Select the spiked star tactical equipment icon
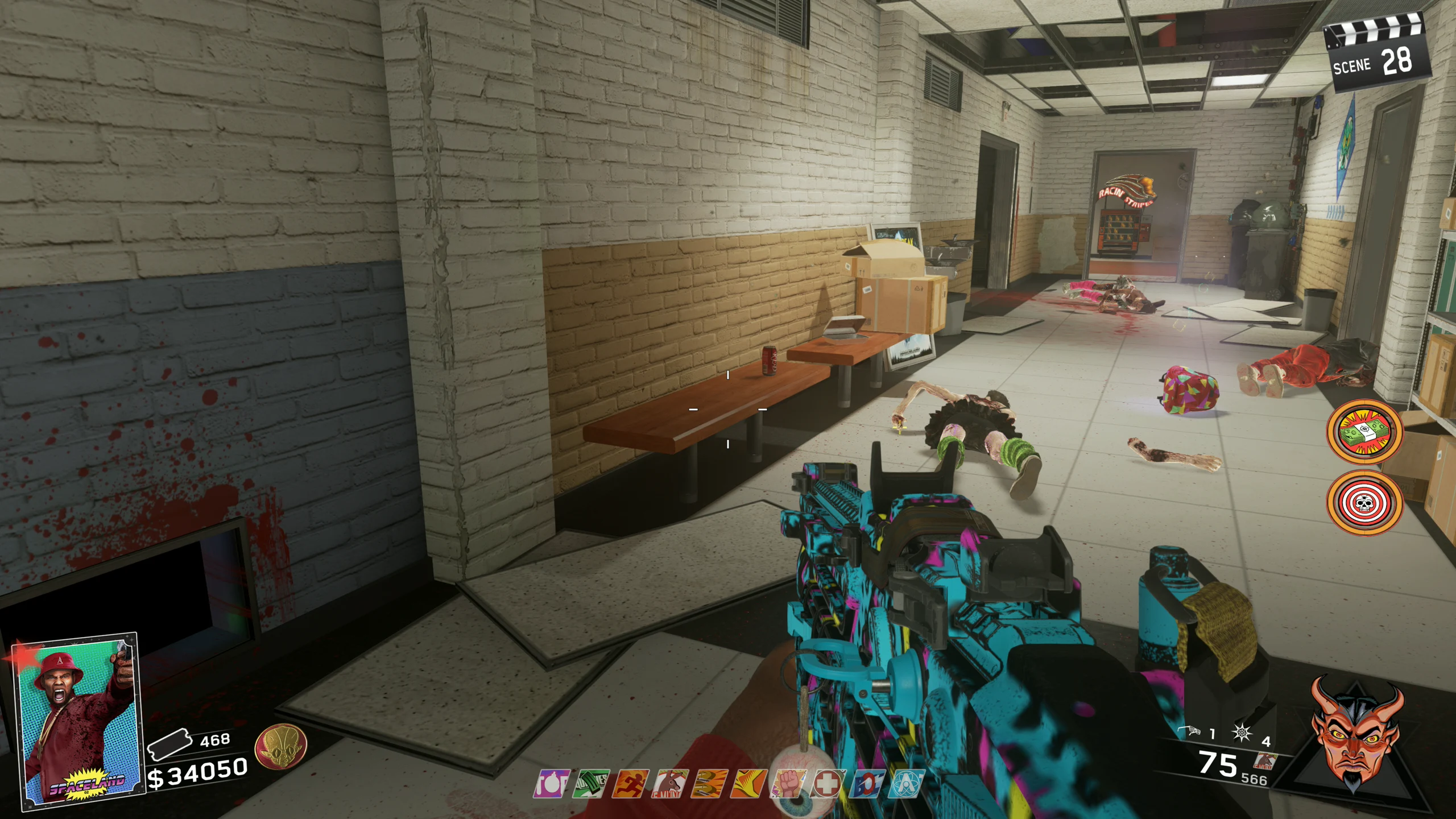 point(1241,733)
